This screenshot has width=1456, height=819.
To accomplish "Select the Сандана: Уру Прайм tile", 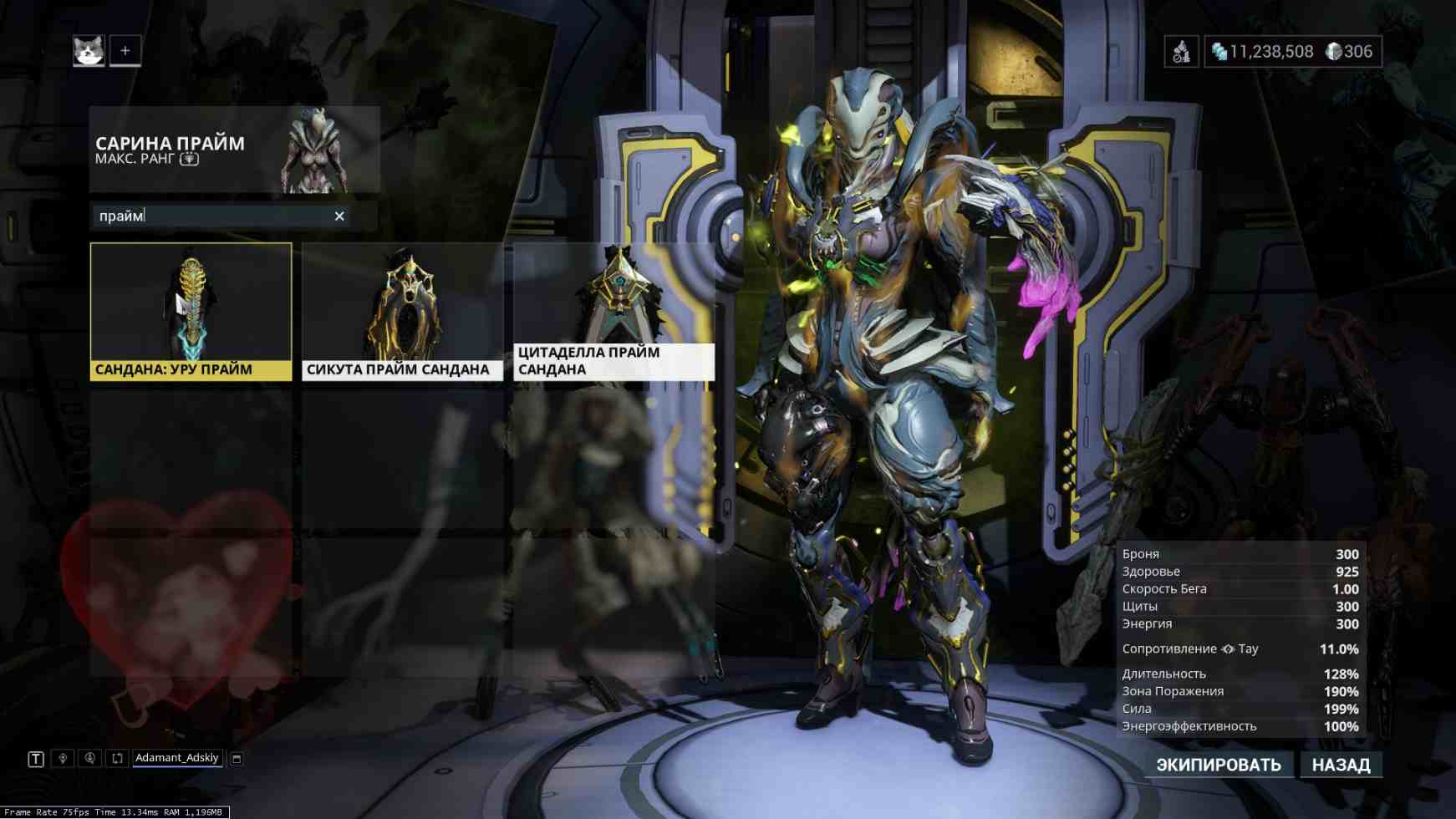I will pos(191,311).
